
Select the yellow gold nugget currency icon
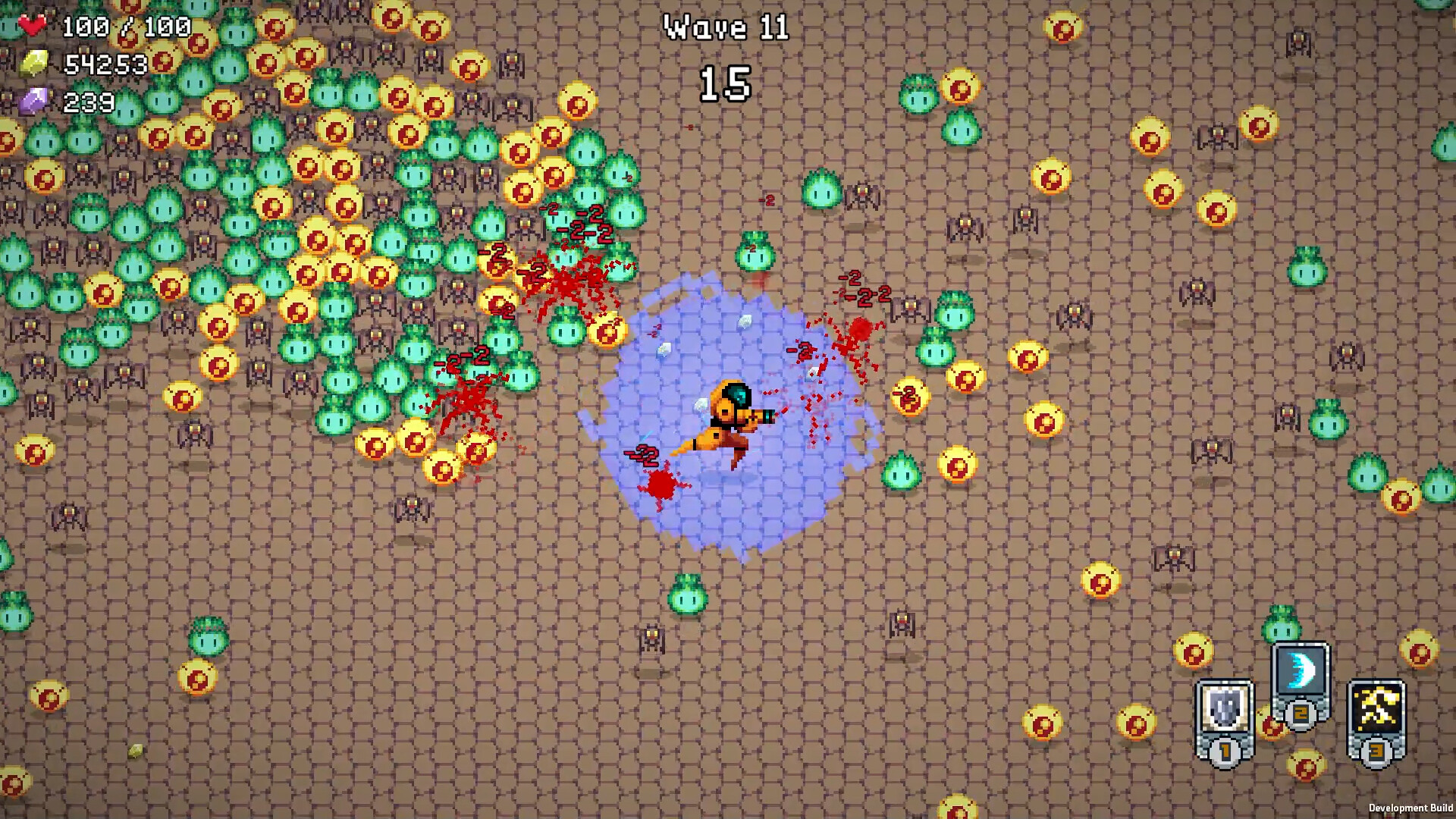pyautogui.click(x=35, y=64)
